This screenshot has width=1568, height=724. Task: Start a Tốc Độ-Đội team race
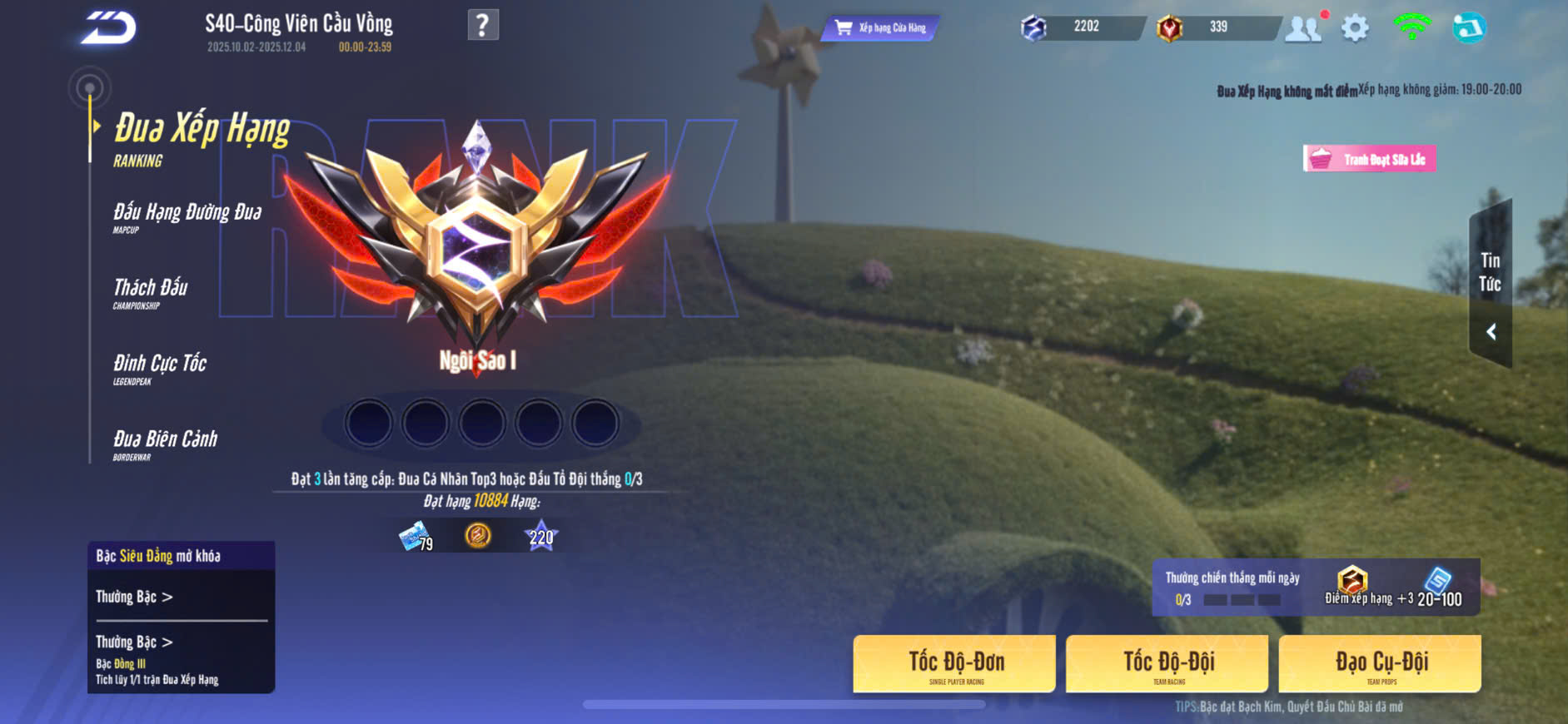pos(1167,664)
